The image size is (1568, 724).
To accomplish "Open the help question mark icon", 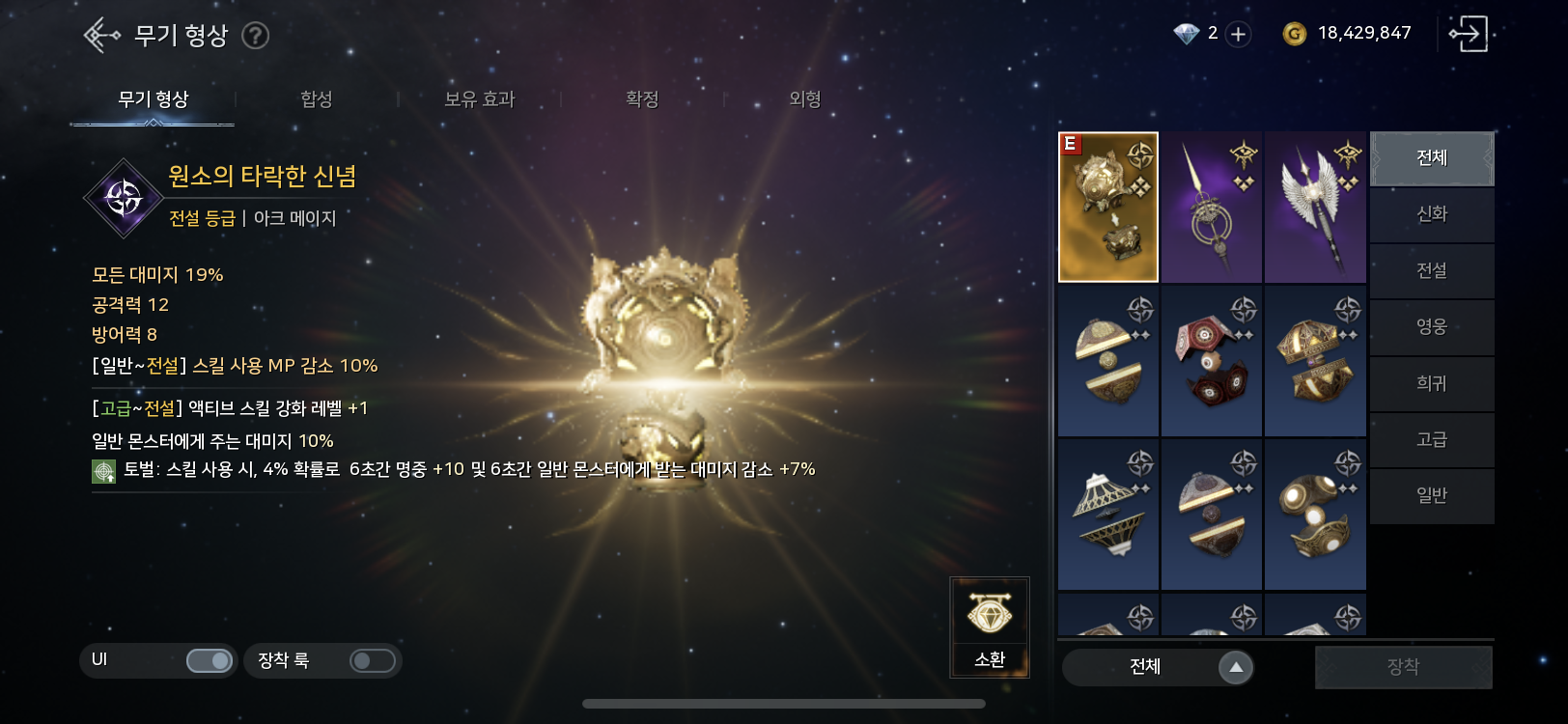I will click(x=255, y=36).
